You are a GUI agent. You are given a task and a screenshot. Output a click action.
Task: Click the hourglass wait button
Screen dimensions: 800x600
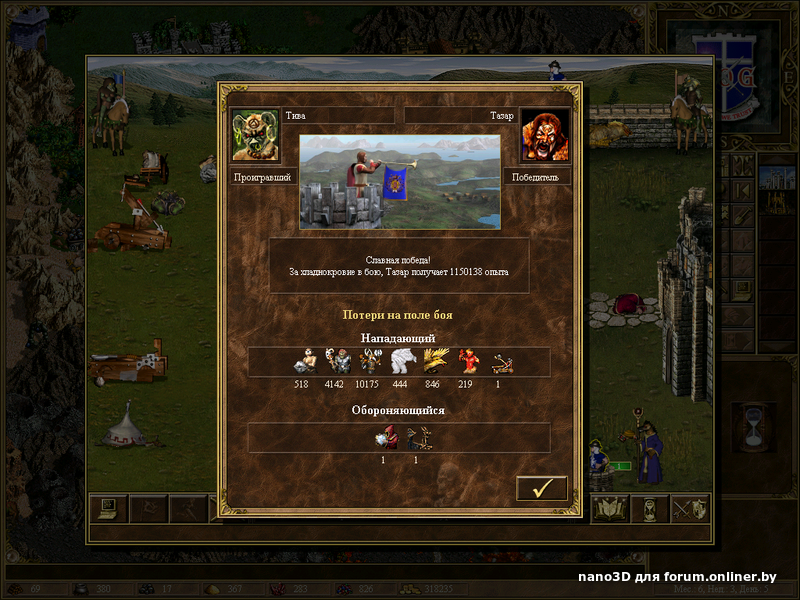651,509
